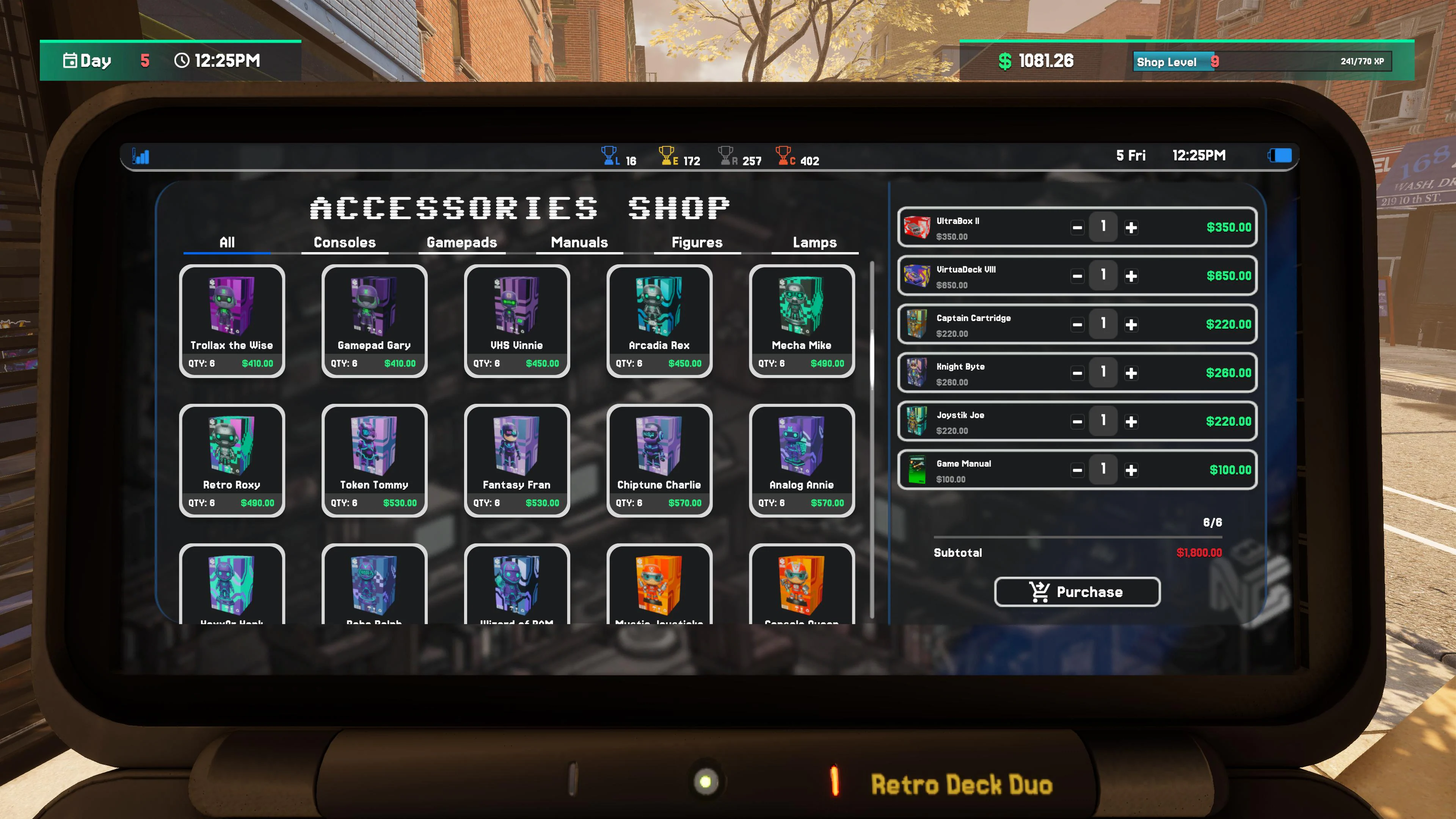The image size is (1456, 819).
Task: Switch to the Consoles tab
Action: tap(344, 243)
